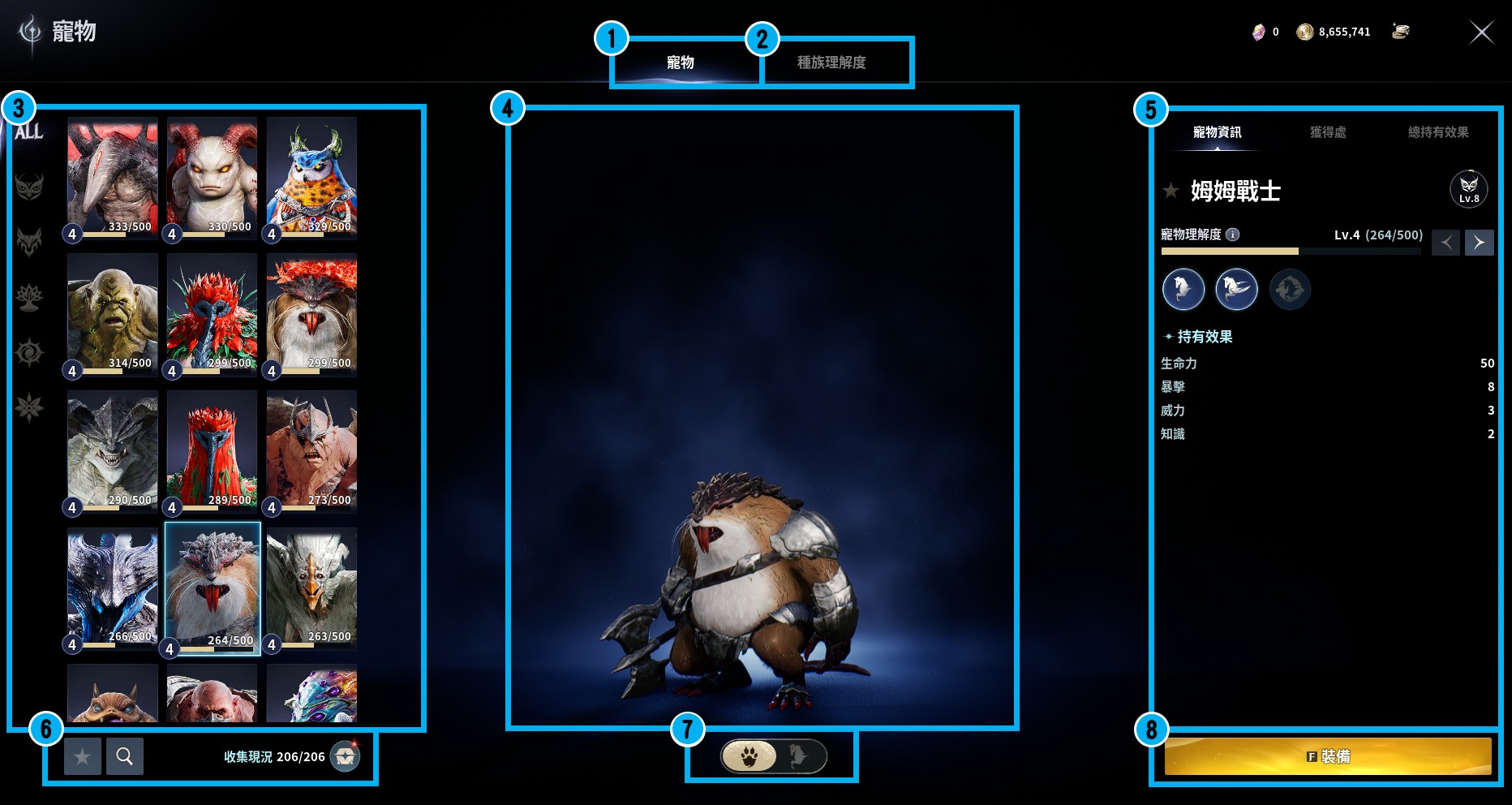The height and width of the screenshot is (805, 1512).
Task: Open the pet search magnifier button
Action: pos(125,756)
